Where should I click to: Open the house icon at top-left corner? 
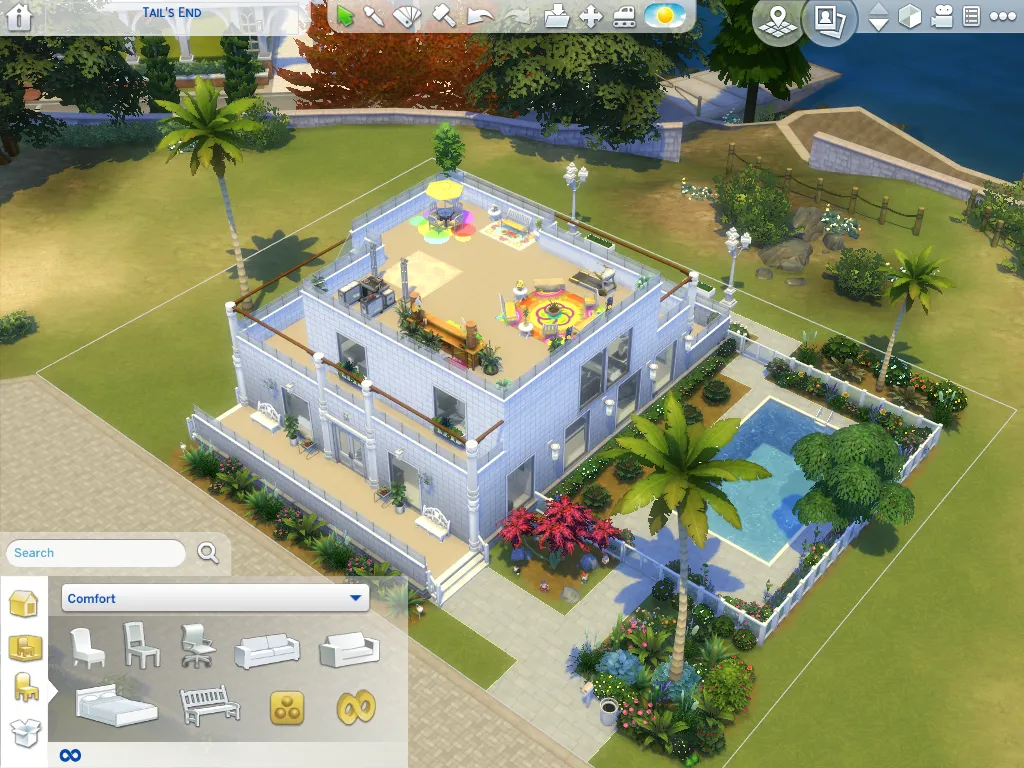[19, 16]
